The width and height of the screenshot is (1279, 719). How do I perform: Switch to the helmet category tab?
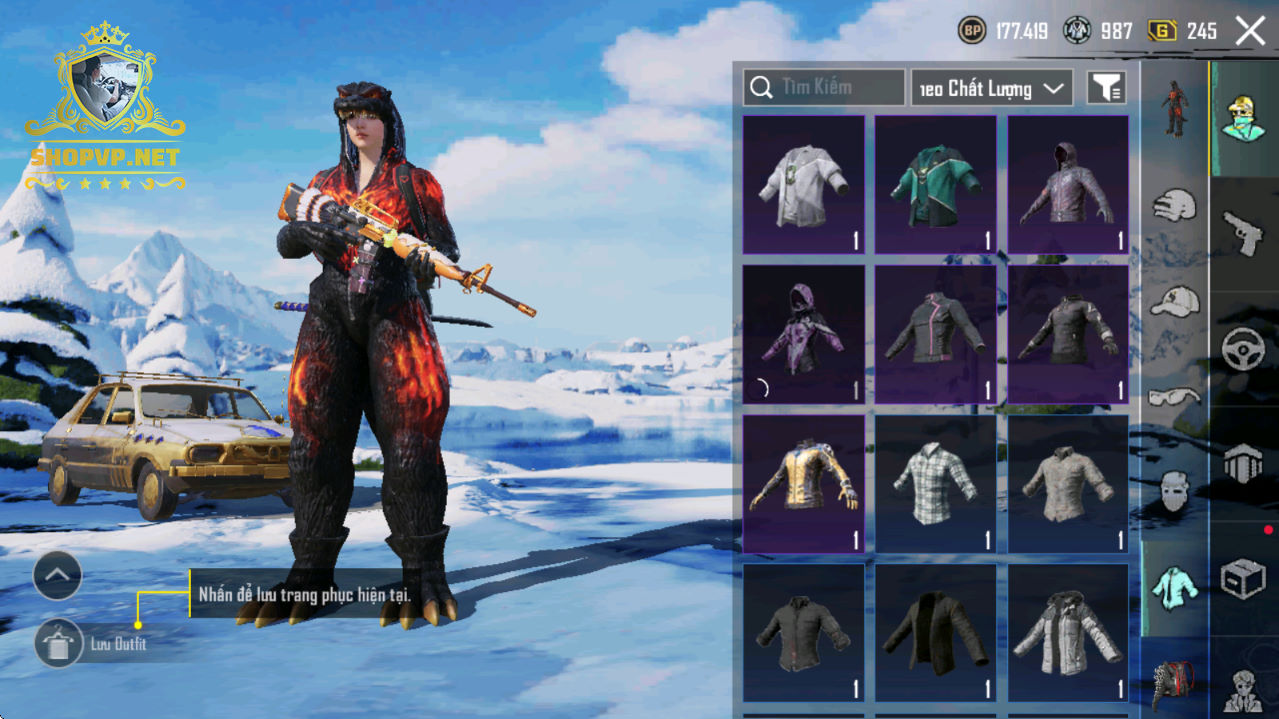(1174, 207)
